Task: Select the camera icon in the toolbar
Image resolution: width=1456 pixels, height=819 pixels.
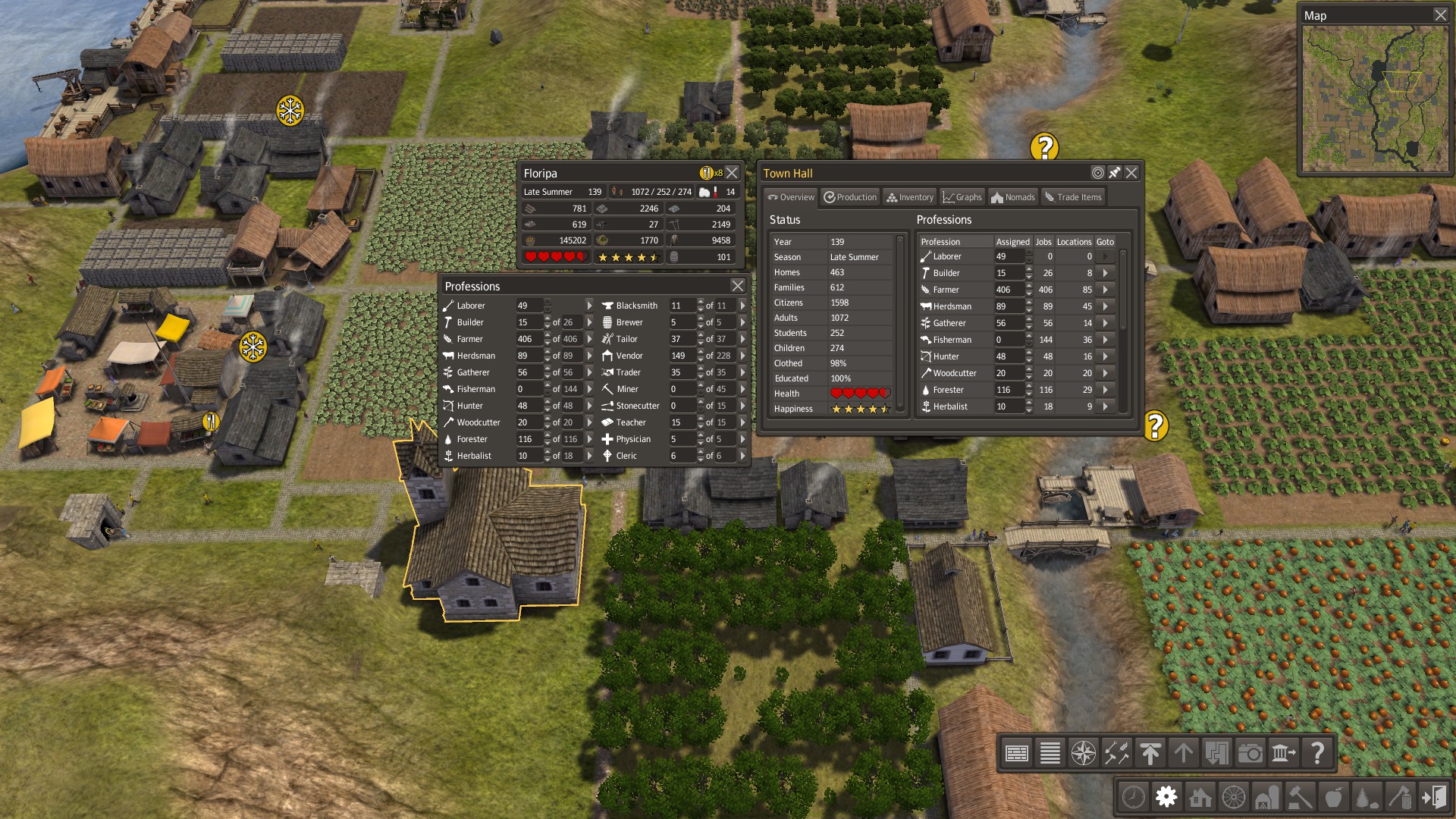Action: pyautogui.click(x=1250, y=753)
